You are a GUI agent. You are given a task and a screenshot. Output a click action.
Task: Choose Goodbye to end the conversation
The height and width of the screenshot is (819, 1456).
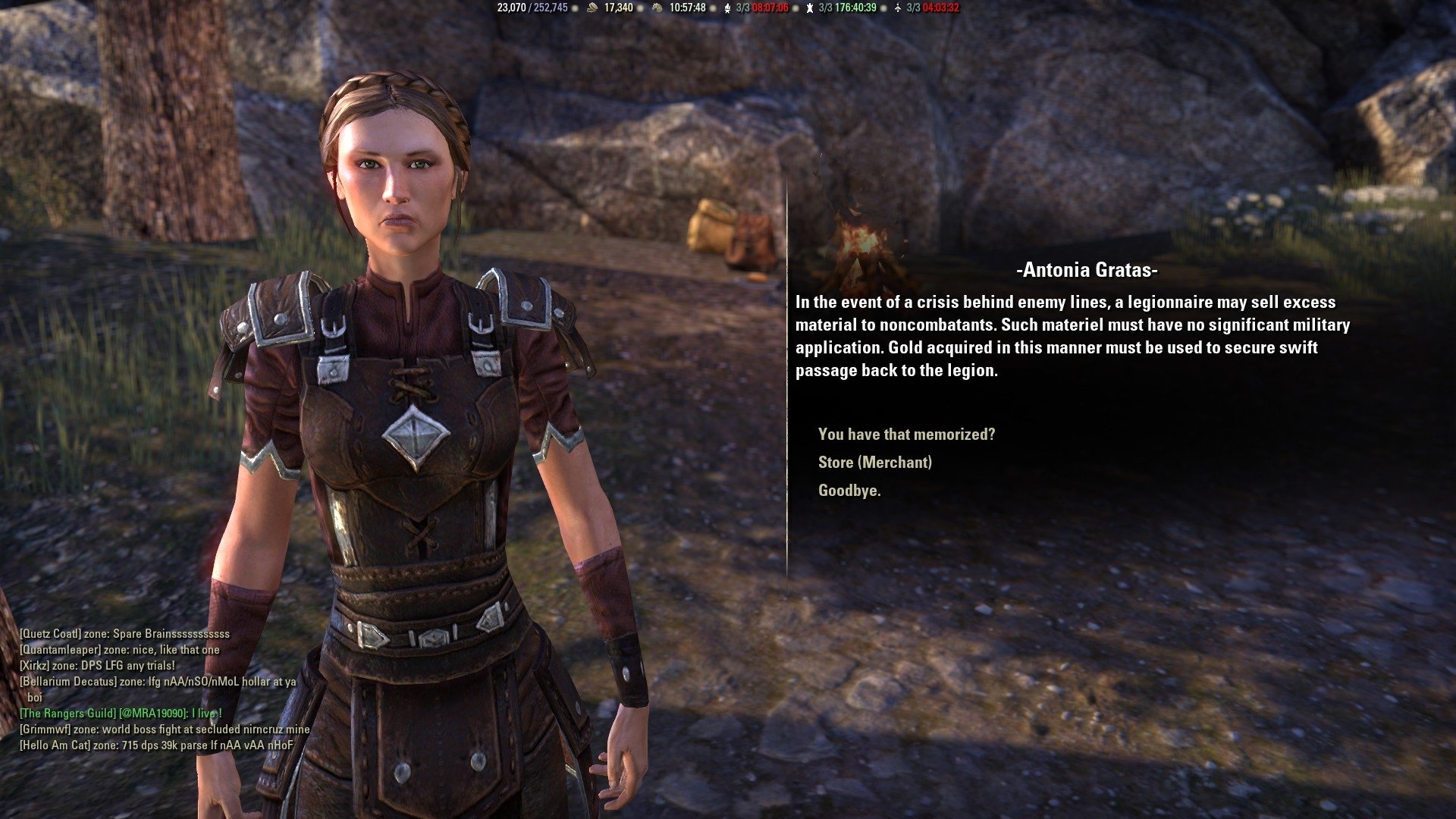849,491
